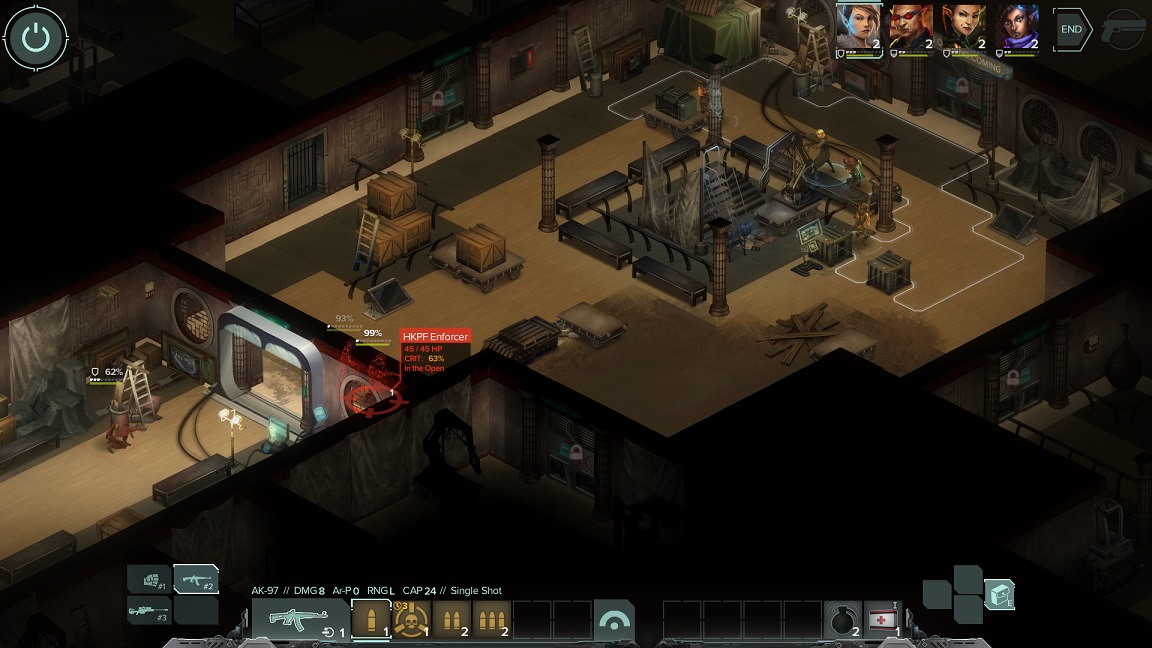Choose the single shot fire mode

click(371, 619)
